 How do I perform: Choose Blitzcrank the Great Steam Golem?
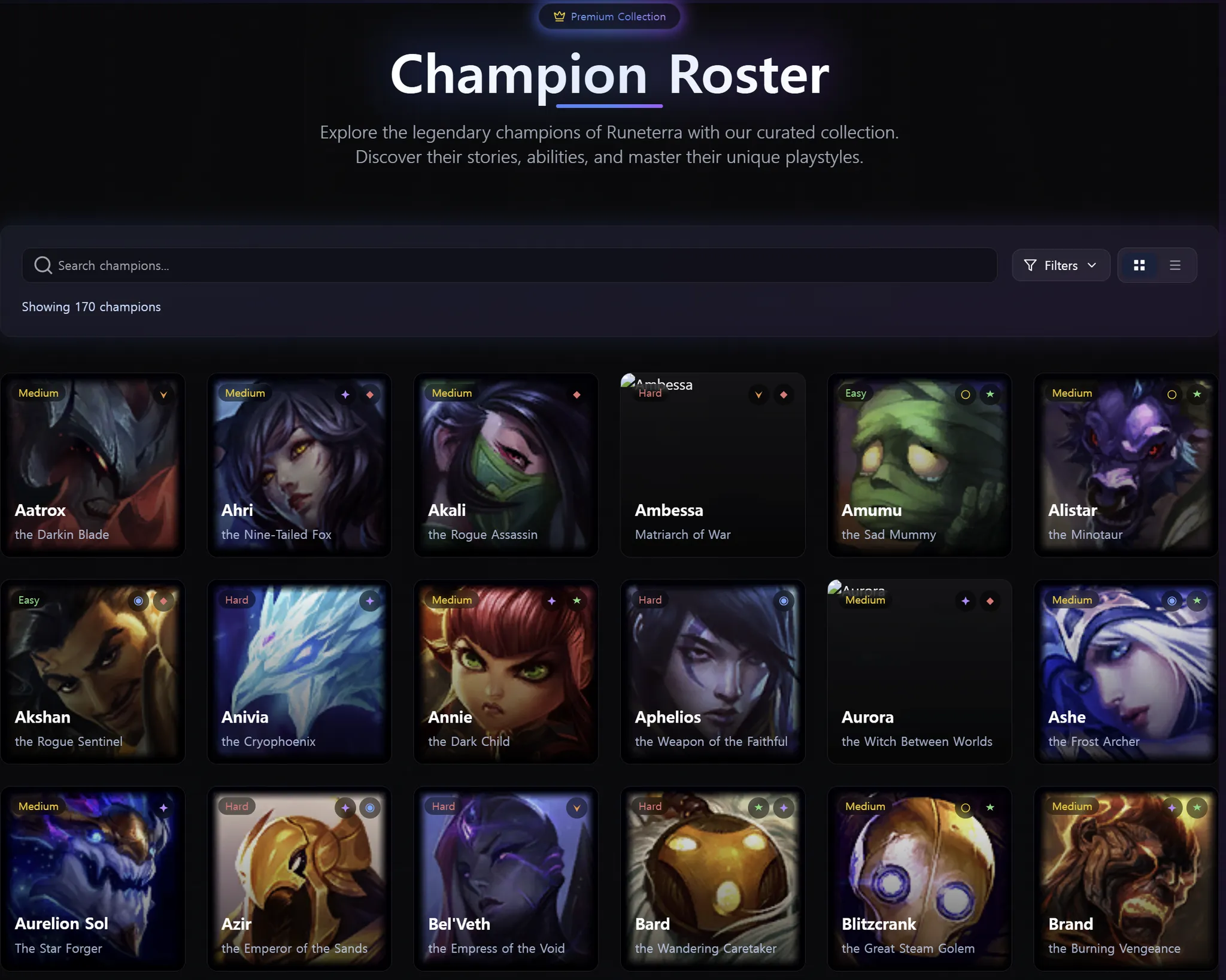[919, 878]
